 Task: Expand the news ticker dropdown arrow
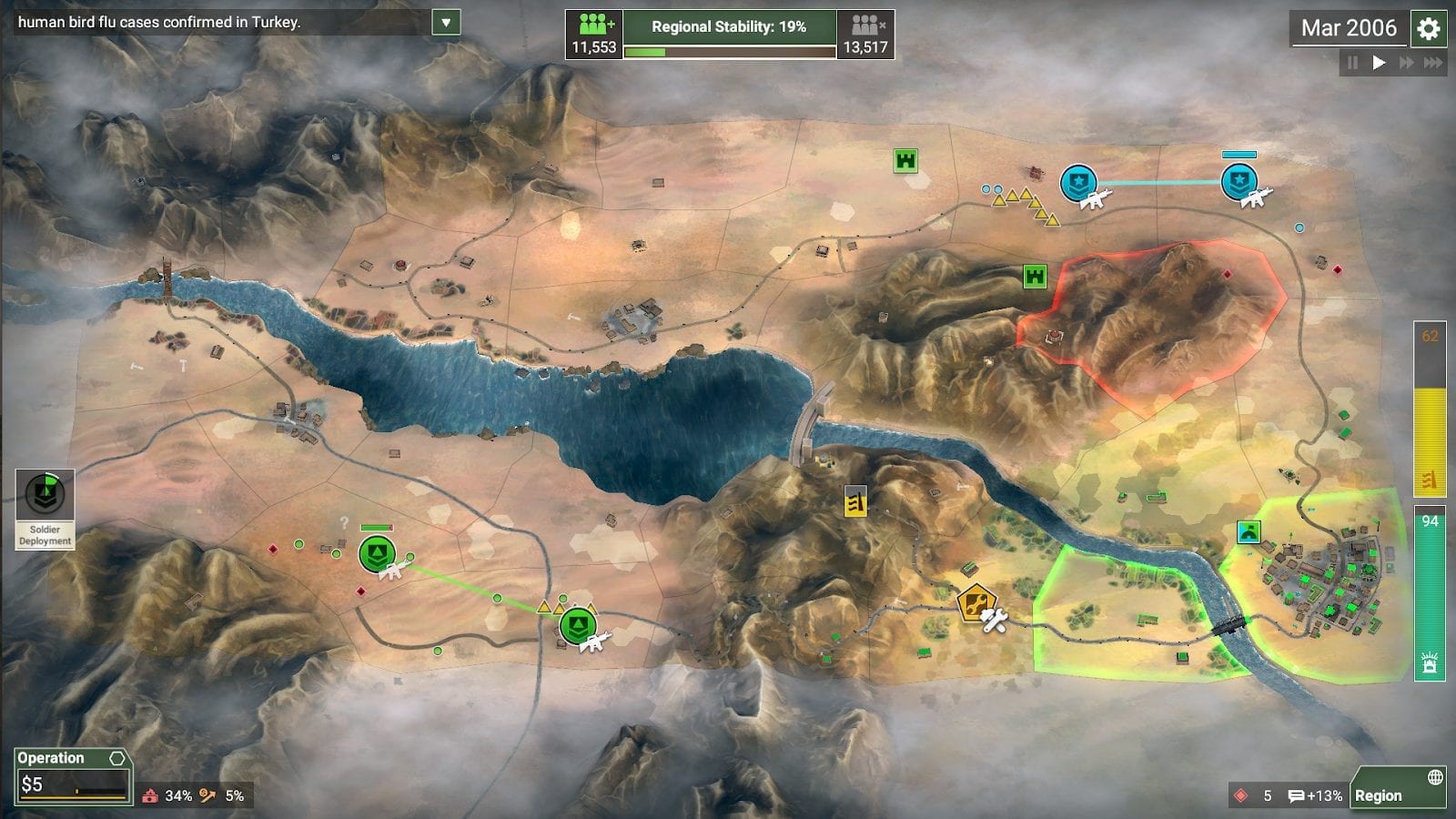pos(446,23)
